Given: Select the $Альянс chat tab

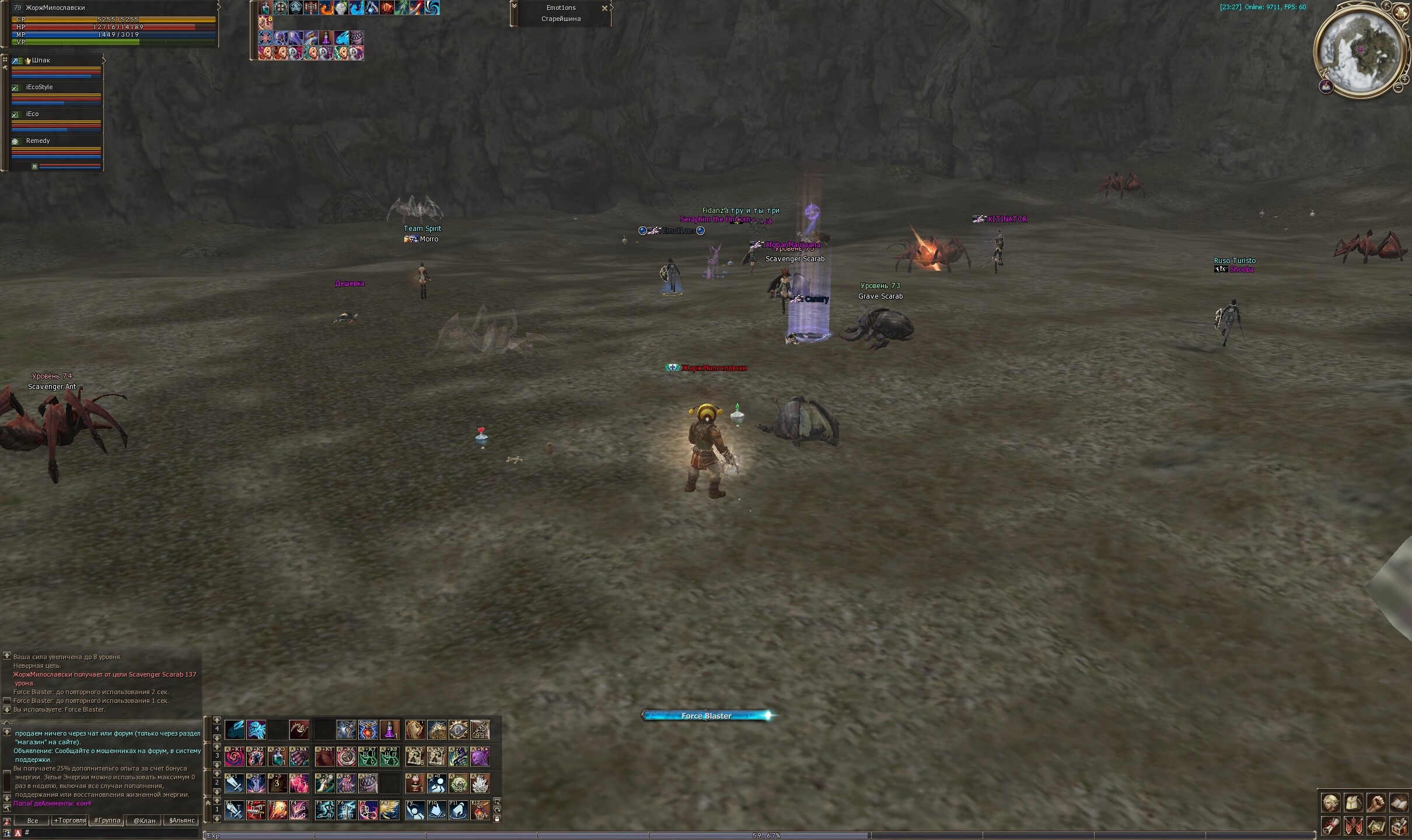Looking at the screenshot, I should click(x=181, y=820).
